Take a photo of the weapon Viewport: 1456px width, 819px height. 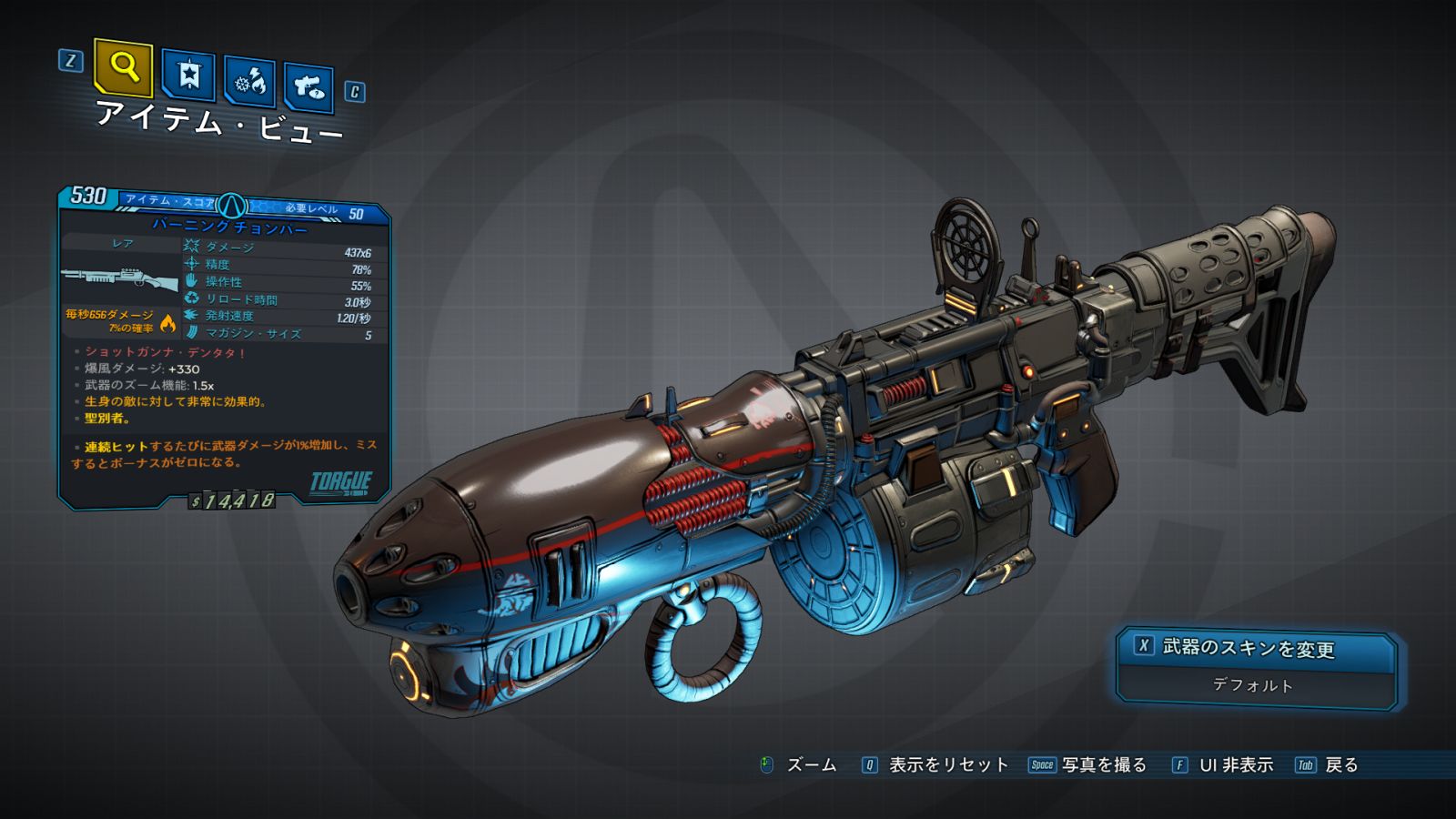click(1088, 765)
